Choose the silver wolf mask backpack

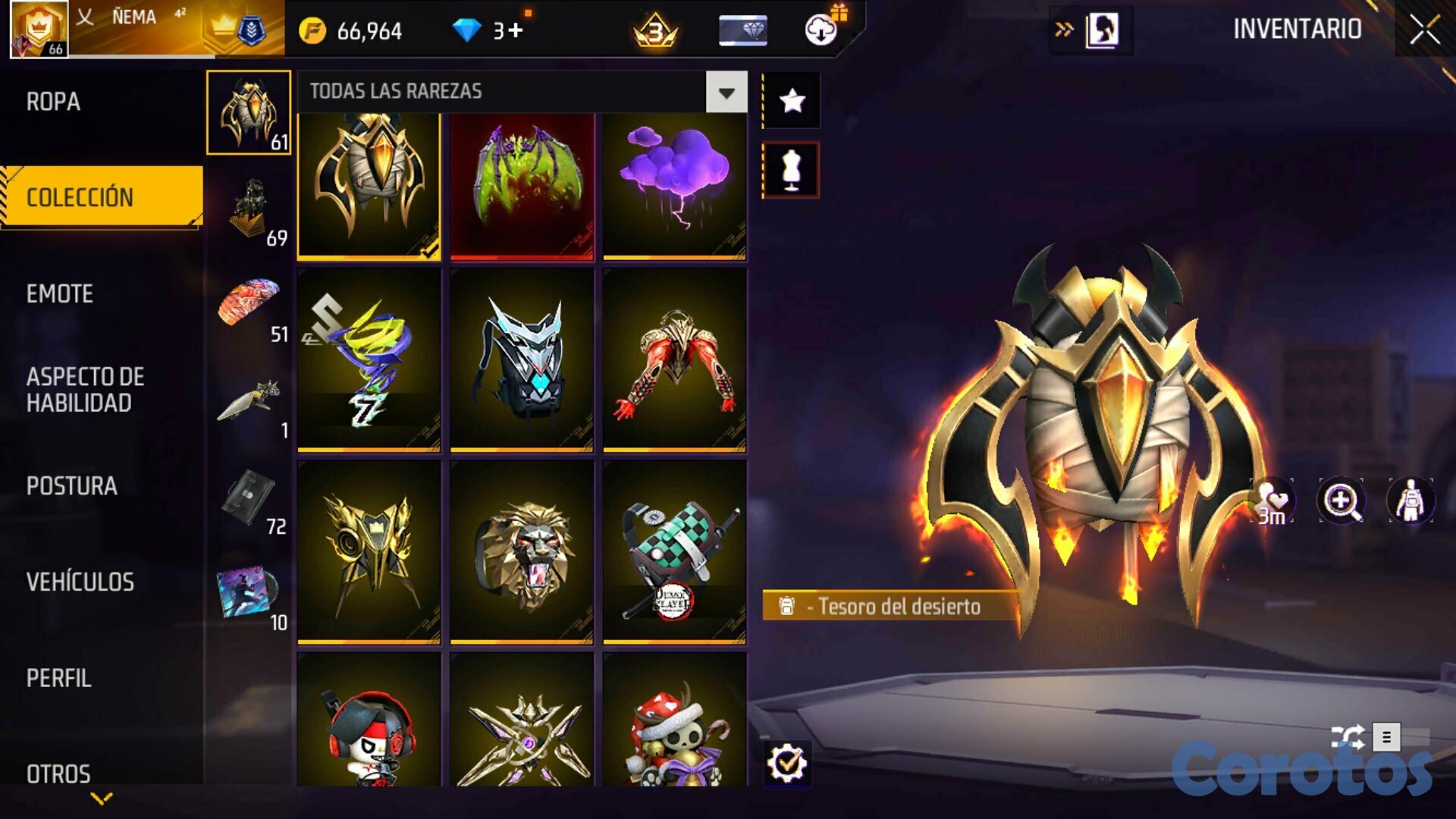click(x=522, y=360)
